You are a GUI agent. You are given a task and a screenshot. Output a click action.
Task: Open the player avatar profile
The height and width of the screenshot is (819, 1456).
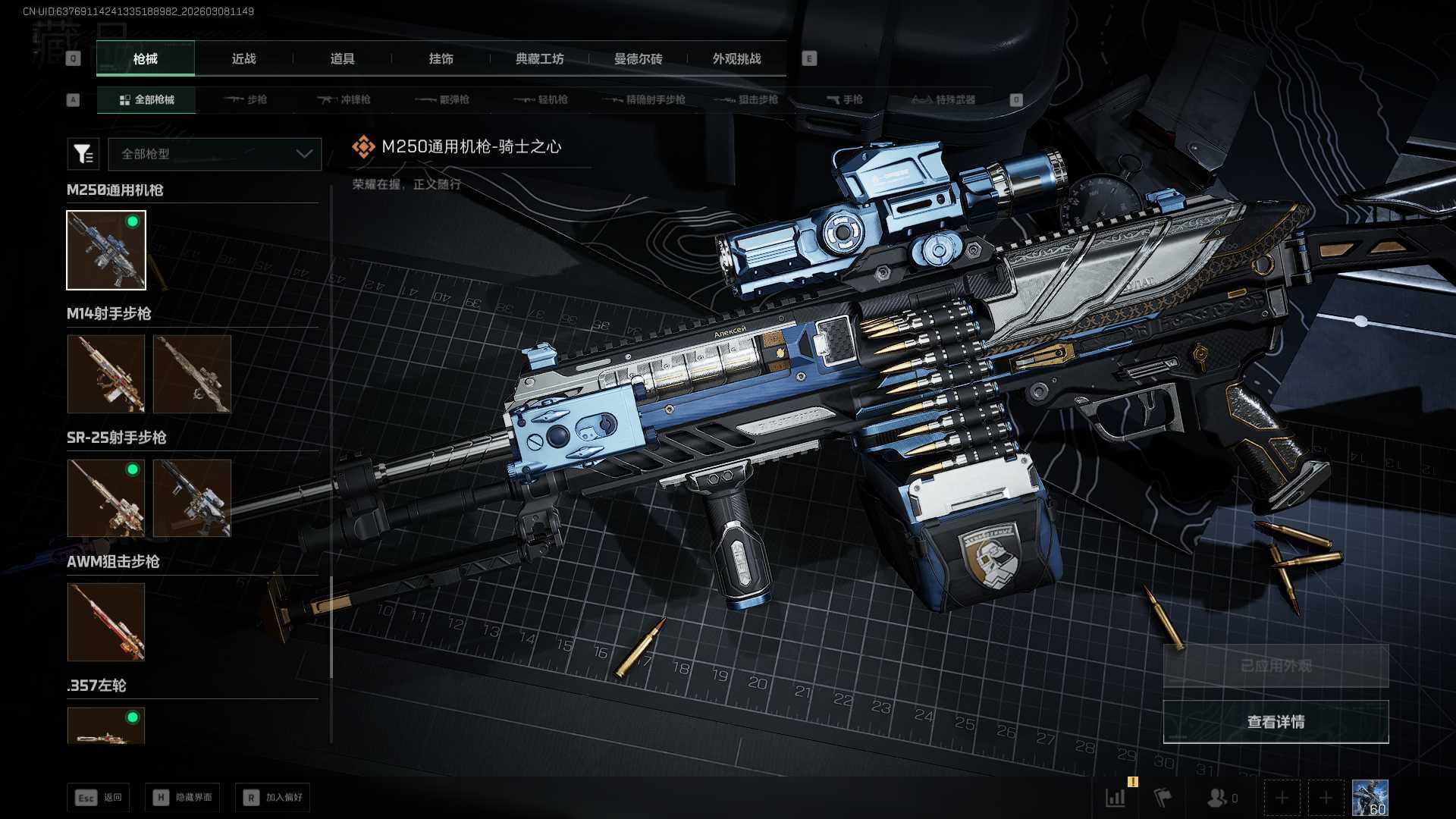[x=1370, y=798]
